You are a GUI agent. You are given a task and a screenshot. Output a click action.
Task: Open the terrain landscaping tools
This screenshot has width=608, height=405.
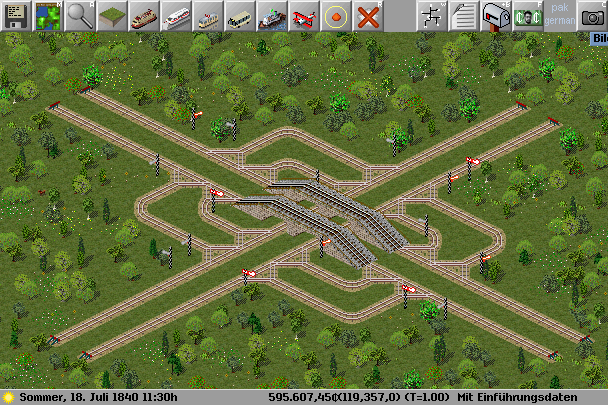[111, 15]
